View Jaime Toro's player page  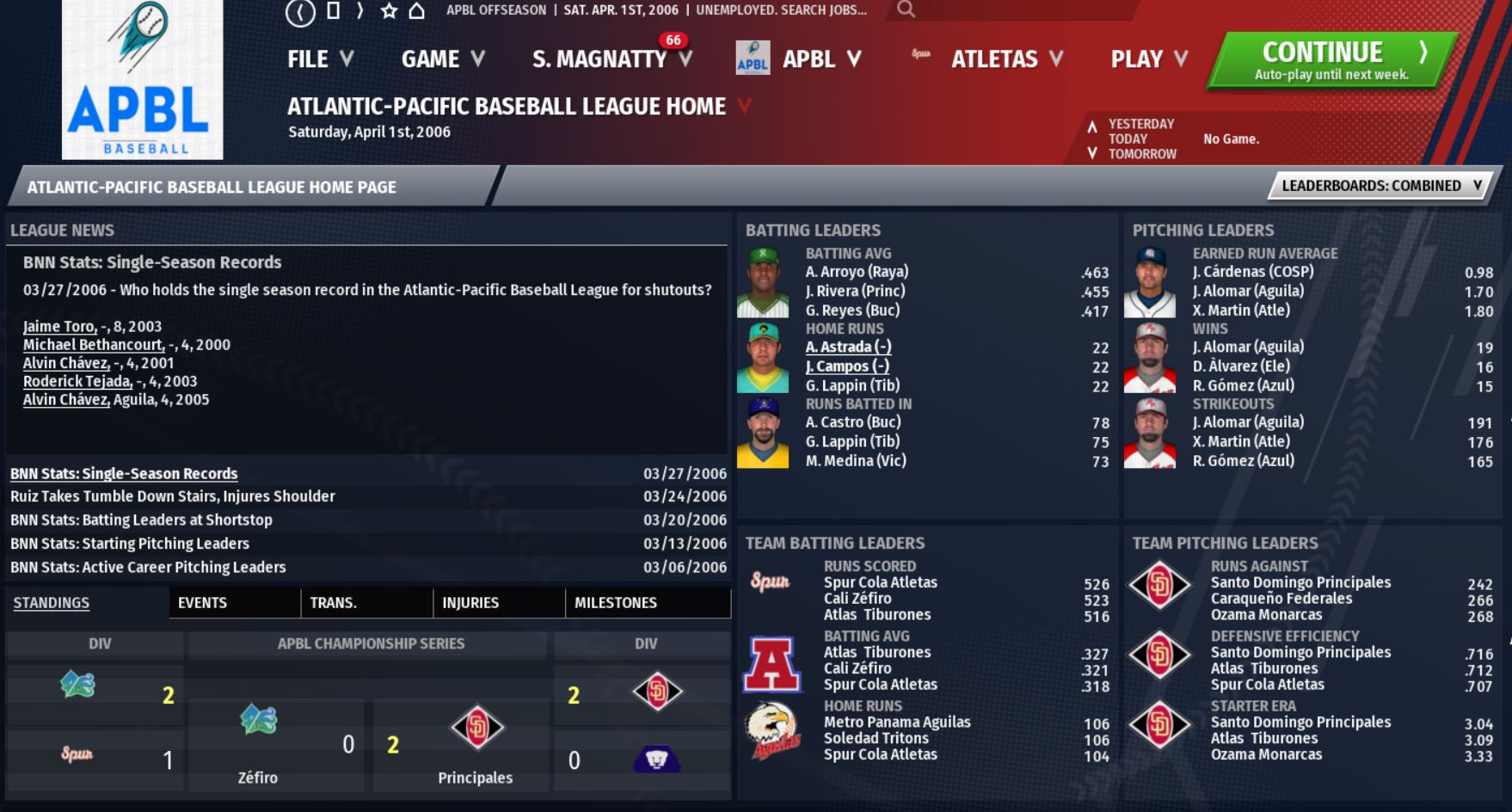(x=59, y=327)
